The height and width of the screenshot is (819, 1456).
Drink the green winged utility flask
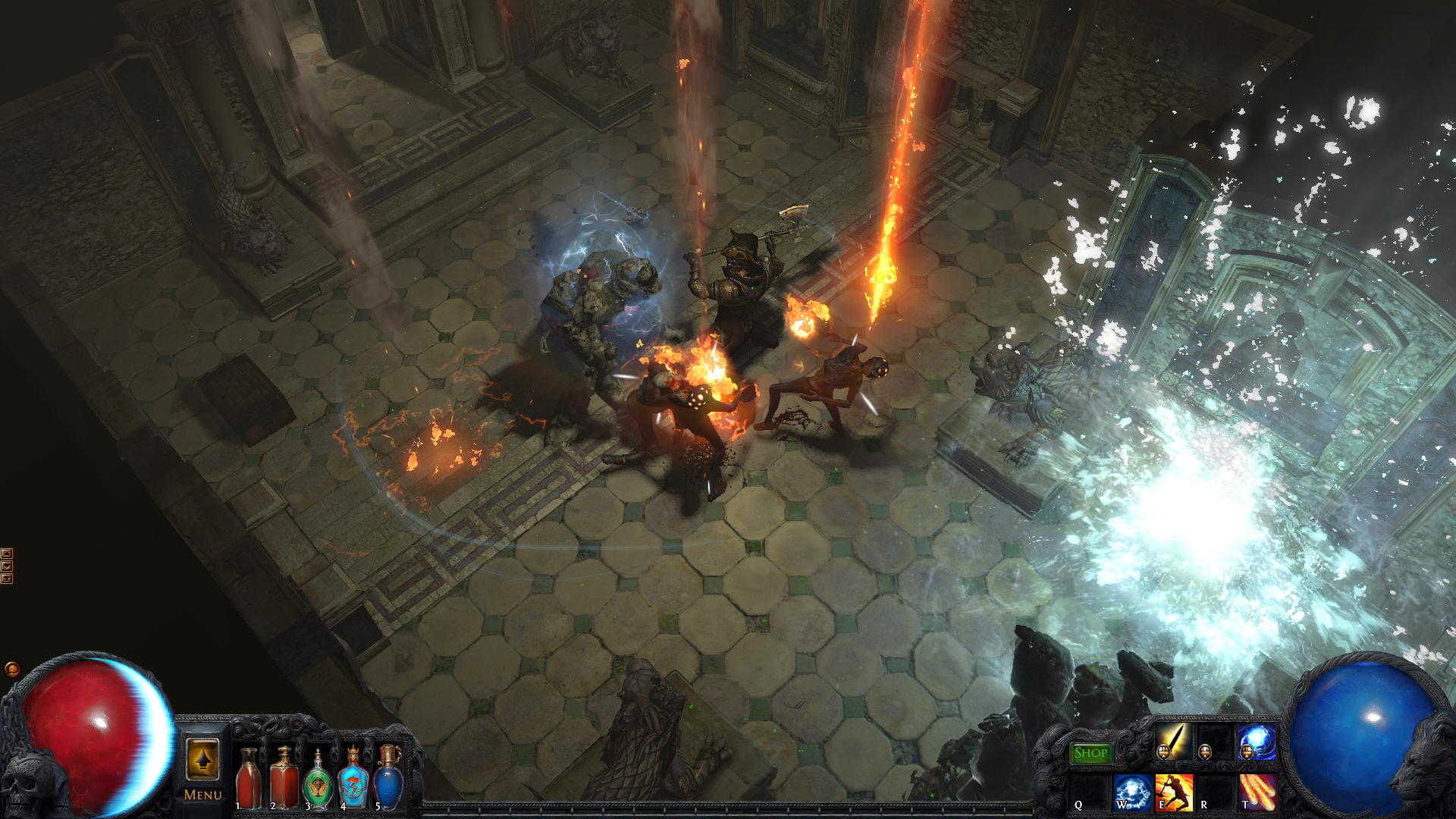[318, 780]
